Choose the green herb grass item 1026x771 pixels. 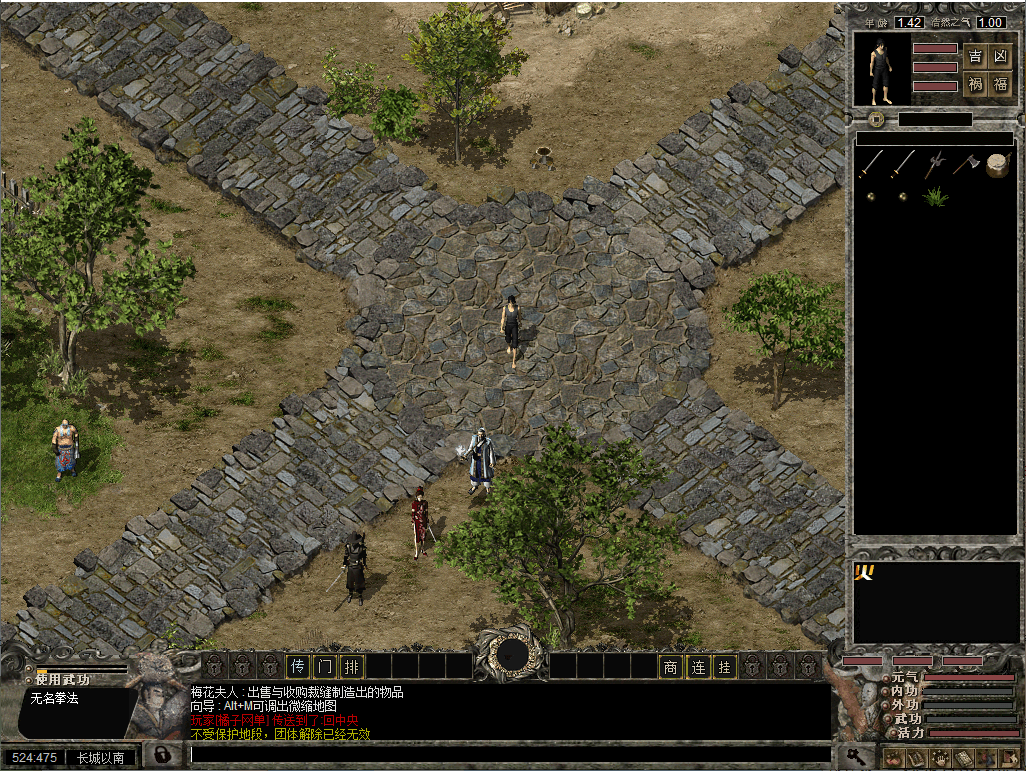tap(935, 196)
